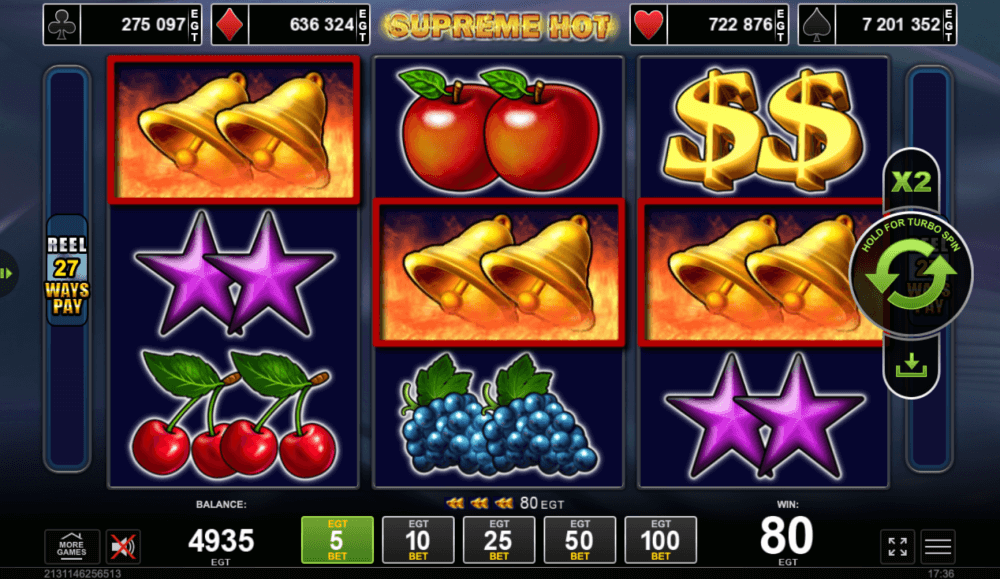This screenshot has height=579, width=1000.
Task: View the hearts jackpot panel
Action: (709, 25)
